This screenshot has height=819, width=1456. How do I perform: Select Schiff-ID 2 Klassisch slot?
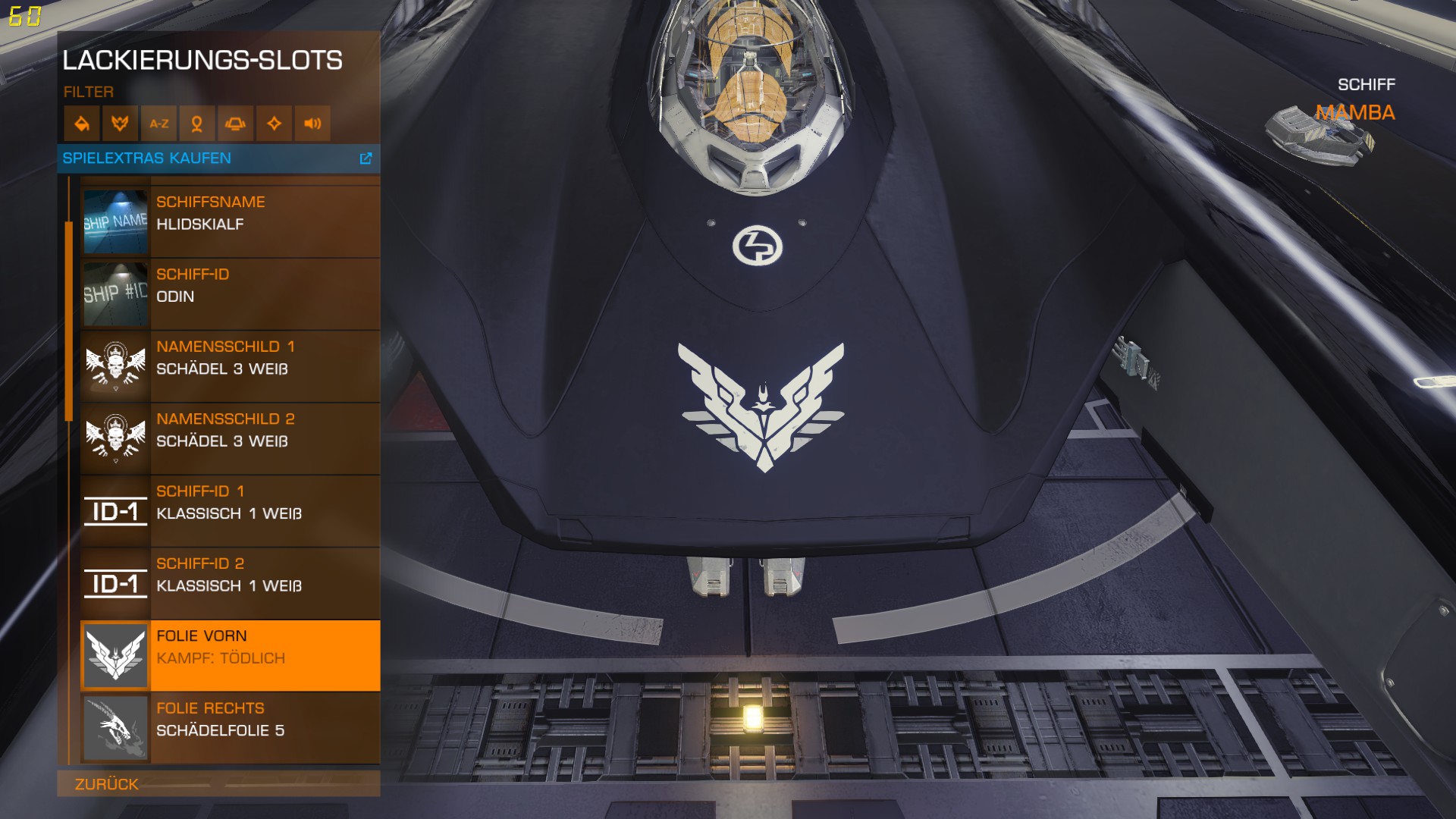230,583
